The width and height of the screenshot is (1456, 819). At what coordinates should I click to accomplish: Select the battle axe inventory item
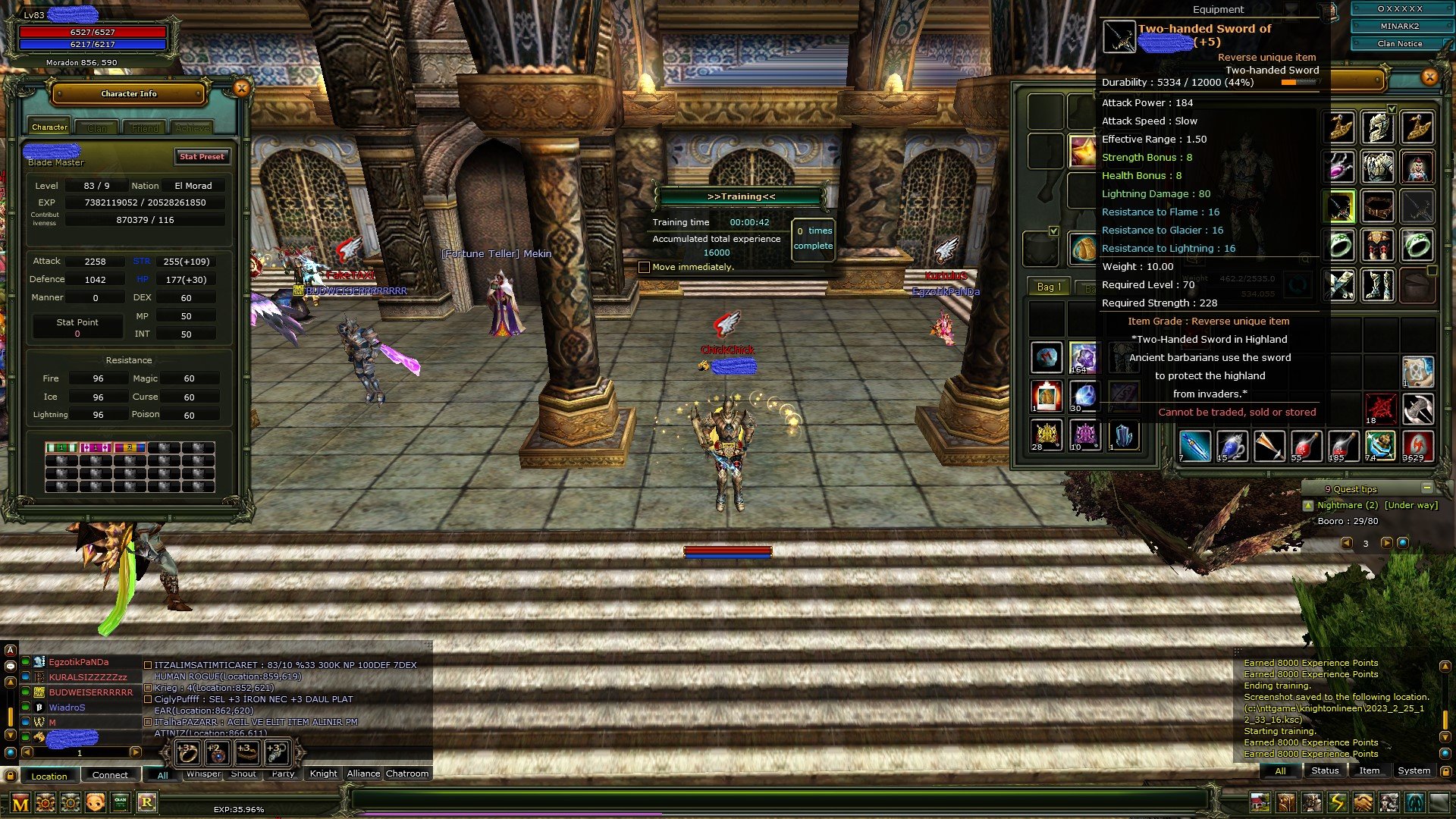coord(1417,409)
